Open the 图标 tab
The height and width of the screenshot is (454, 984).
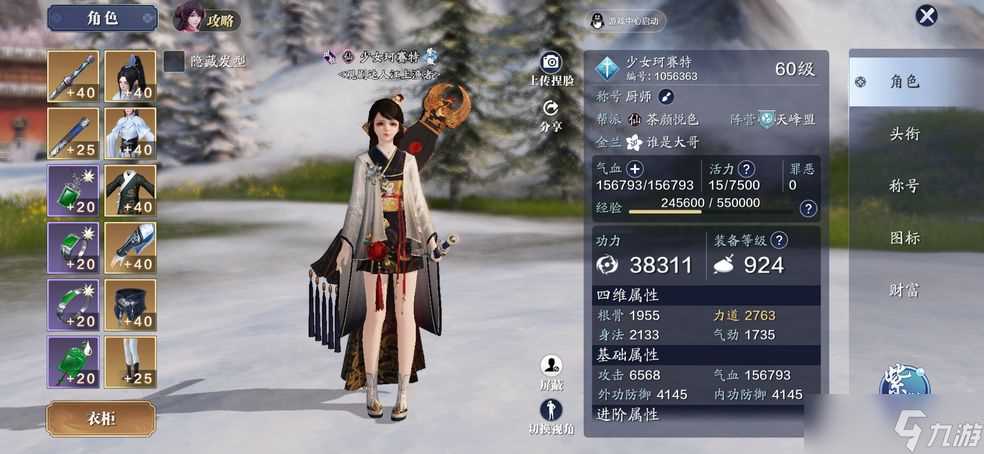[x=904, y=238]
